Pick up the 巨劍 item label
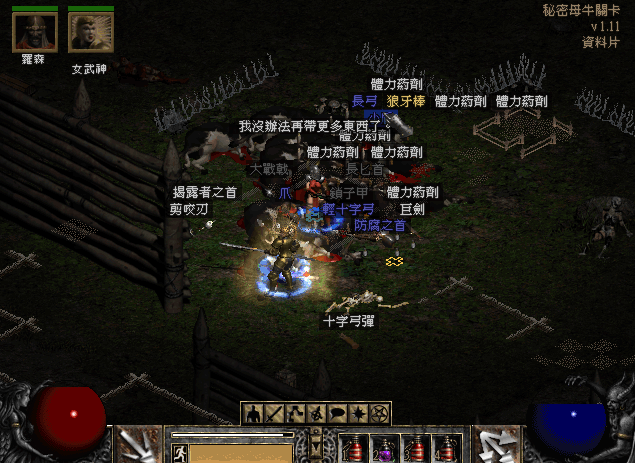This screenshot has width=635, height=463. pos(412,209)
